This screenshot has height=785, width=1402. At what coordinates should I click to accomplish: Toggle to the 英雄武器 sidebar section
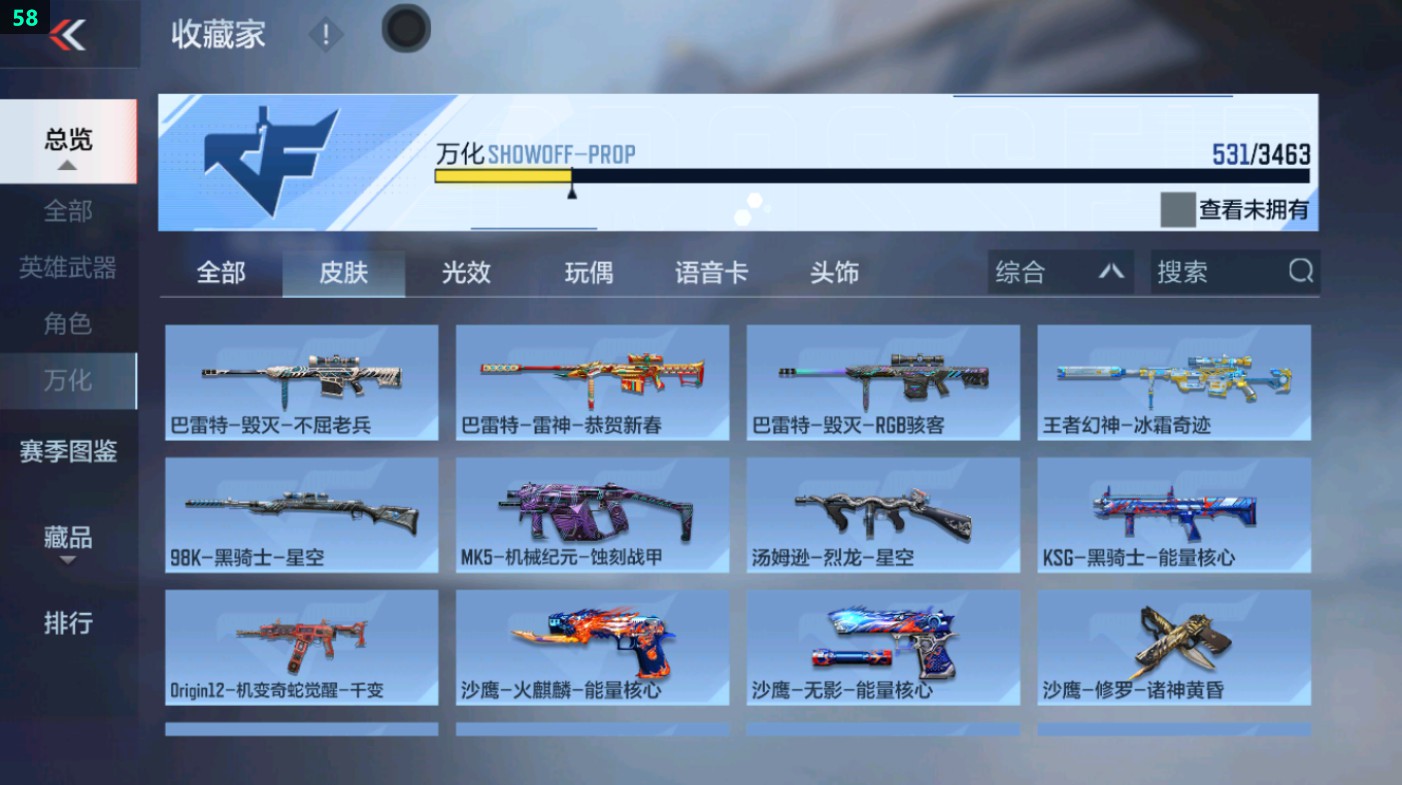coord(69,269)
